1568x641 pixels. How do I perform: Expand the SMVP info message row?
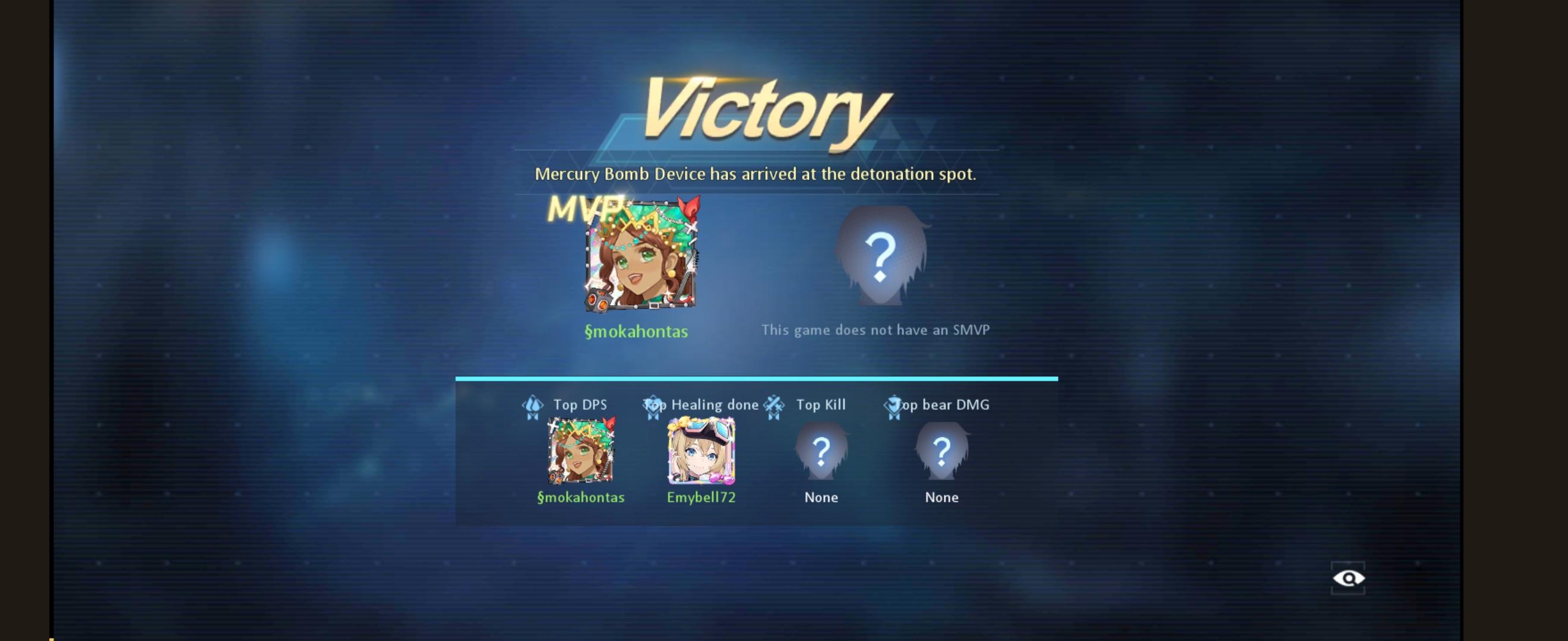[875, 329]
